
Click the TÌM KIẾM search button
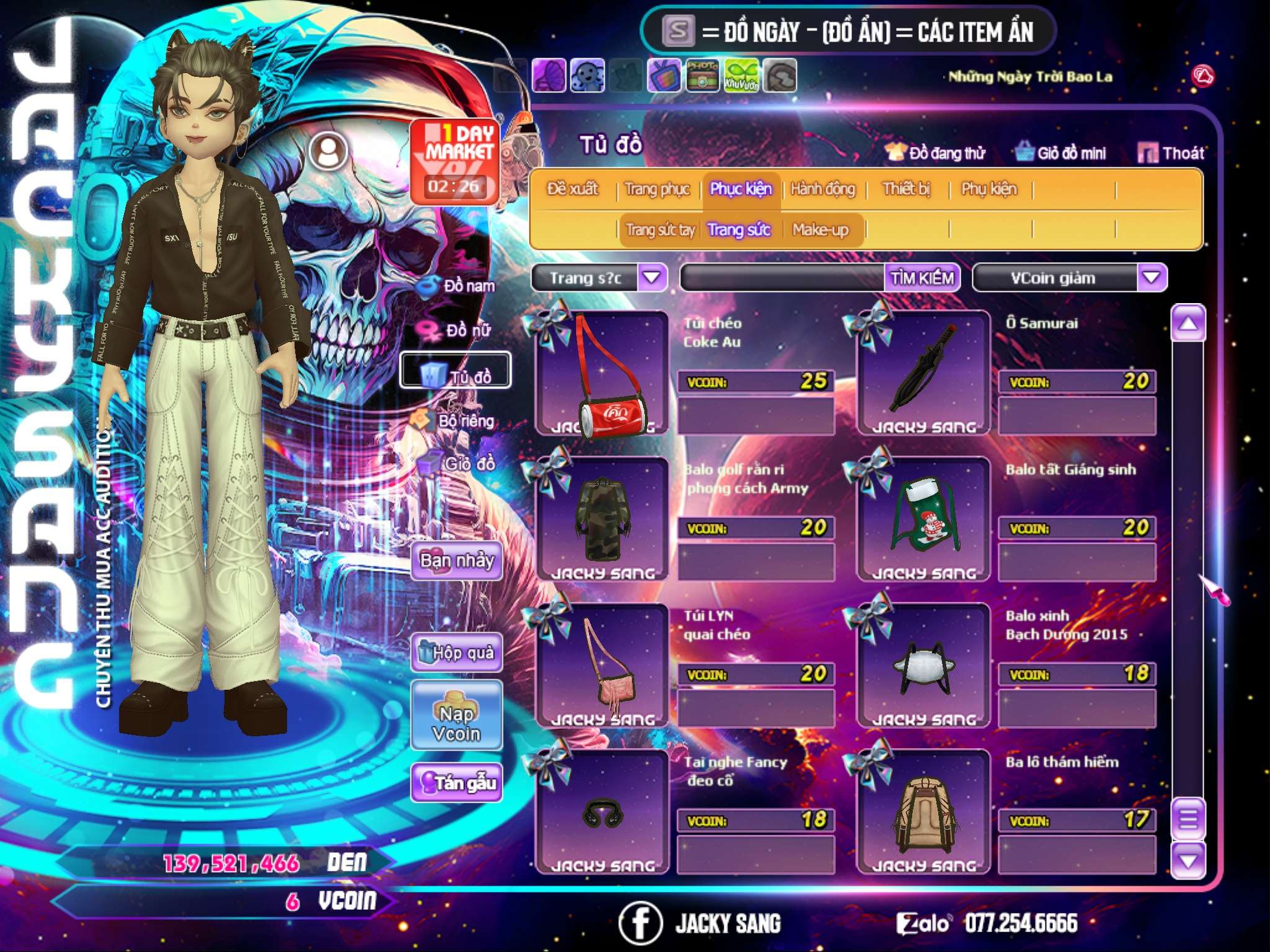[921, 278]
